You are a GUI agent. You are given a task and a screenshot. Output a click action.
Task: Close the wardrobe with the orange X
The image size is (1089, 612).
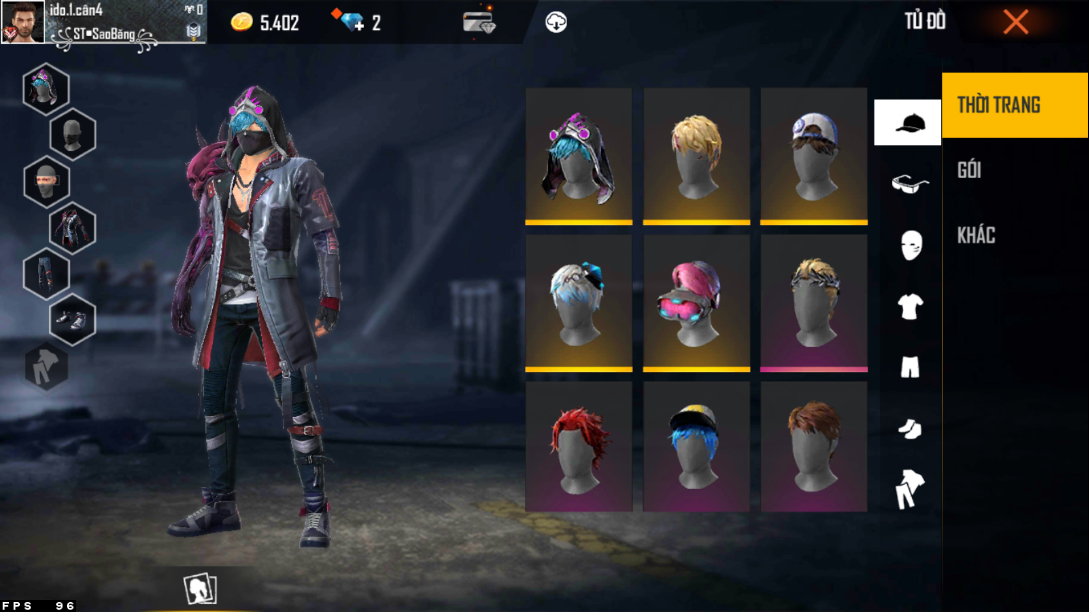point(1015,22)
